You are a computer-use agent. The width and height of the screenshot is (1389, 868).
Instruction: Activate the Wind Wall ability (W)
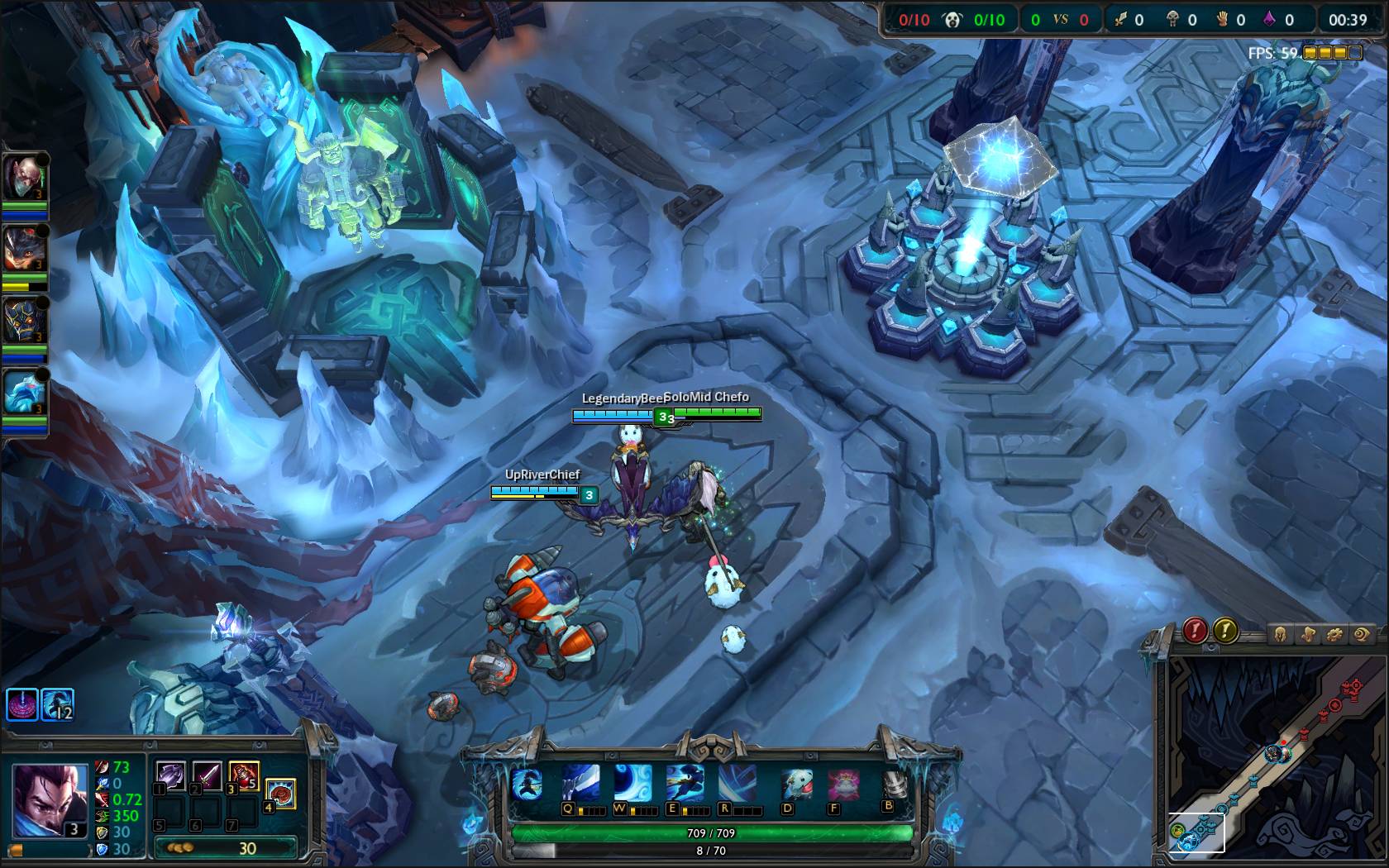(x=632, y=783)
